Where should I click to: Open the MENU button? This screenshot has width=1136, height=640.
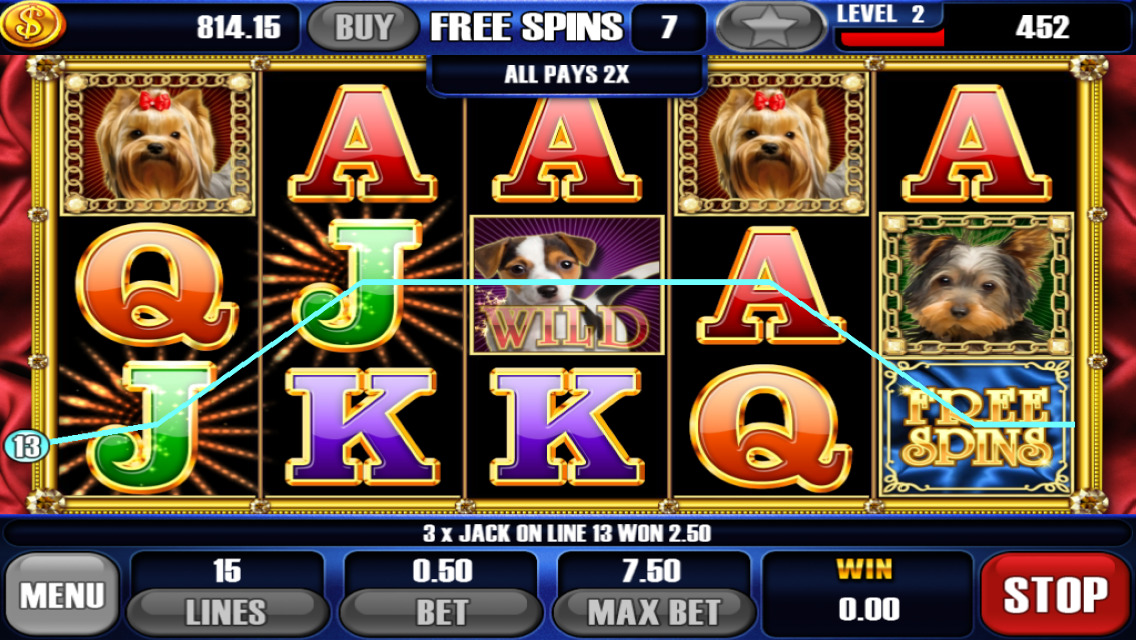[62, 595]
